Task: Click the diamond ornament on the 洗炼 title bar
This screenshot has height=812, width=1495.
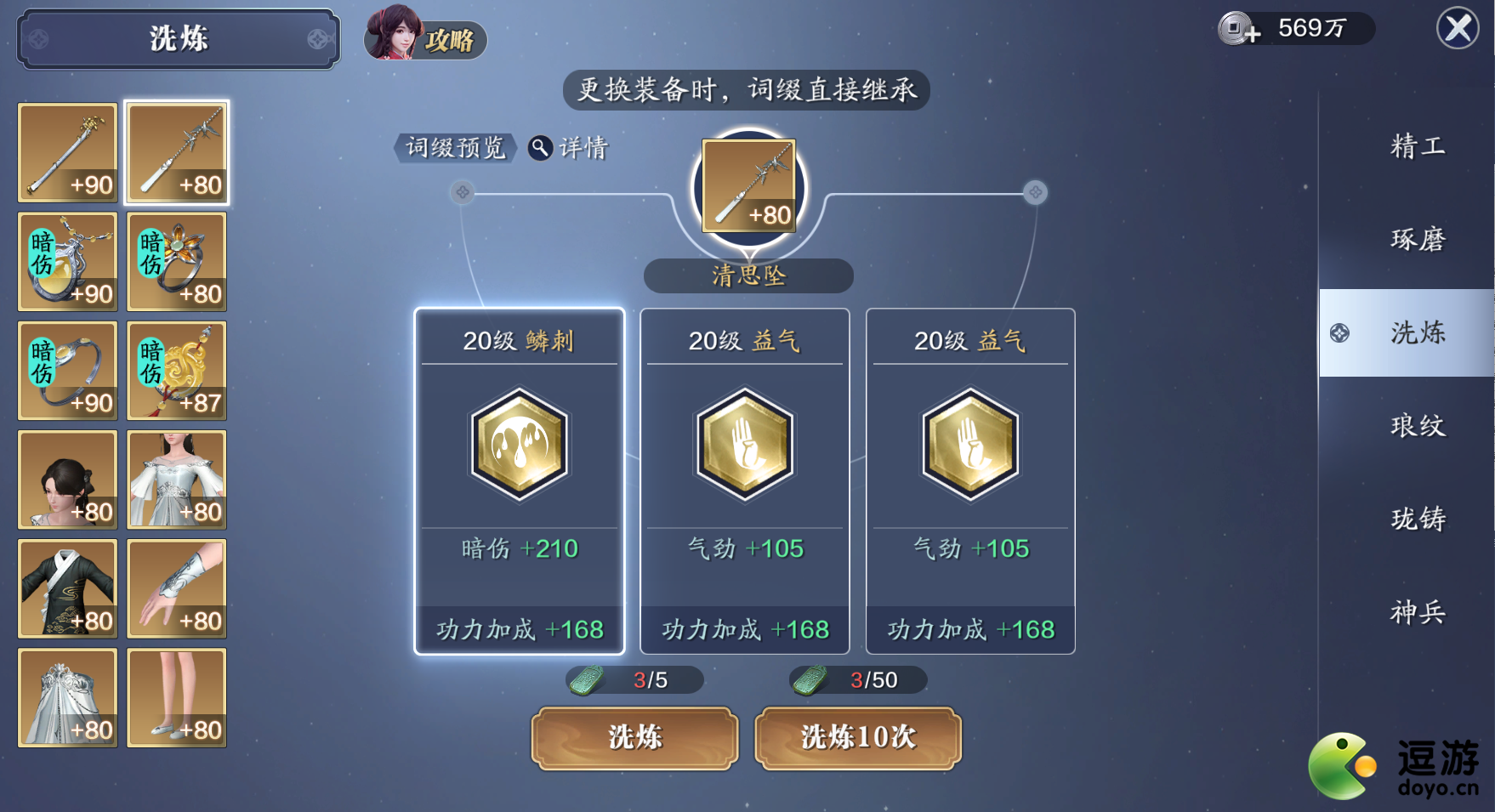Action: pyautogui.click(x=37, y=39)
